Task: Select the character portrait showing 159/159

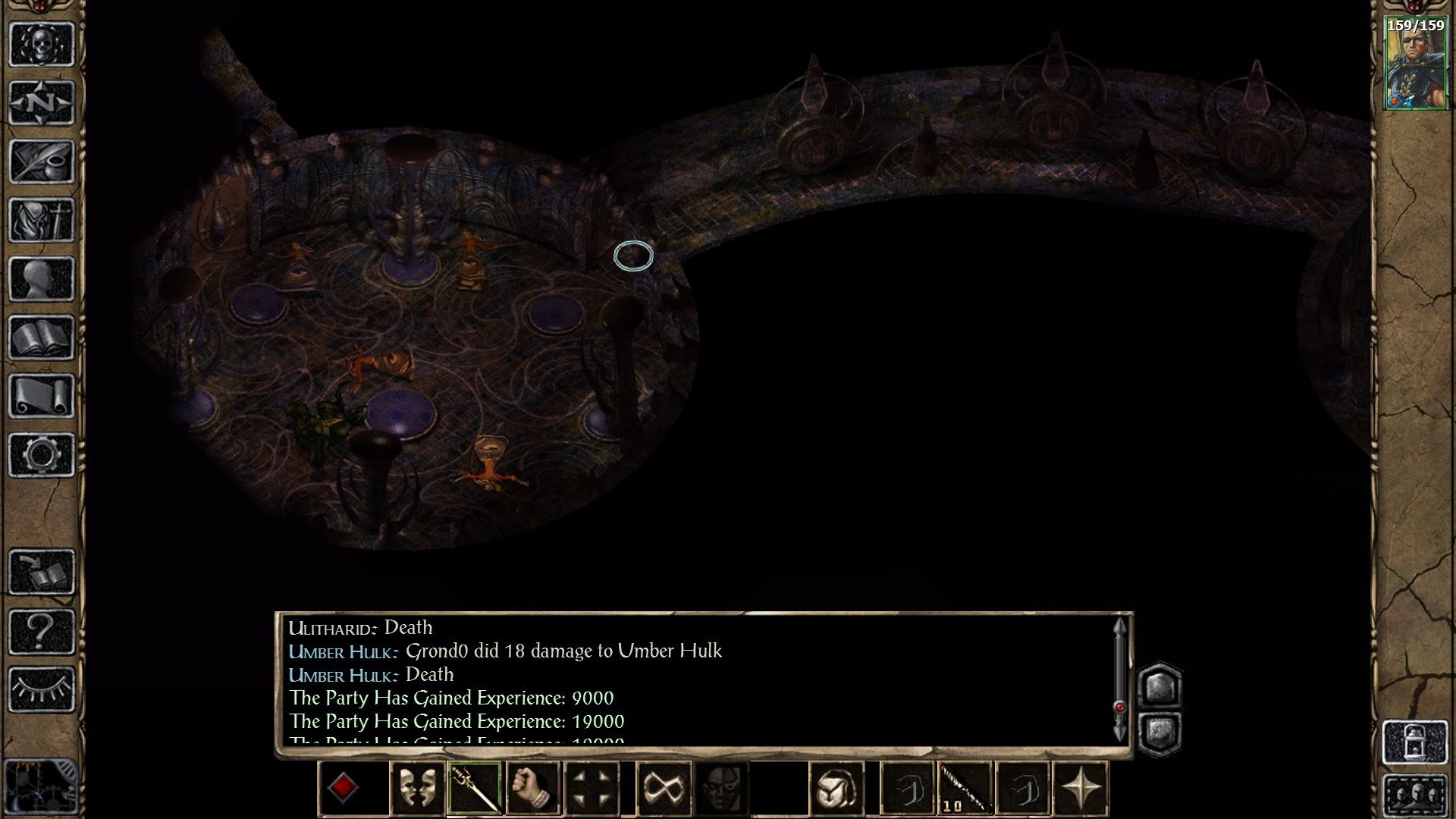Action: click(1415, 64)
